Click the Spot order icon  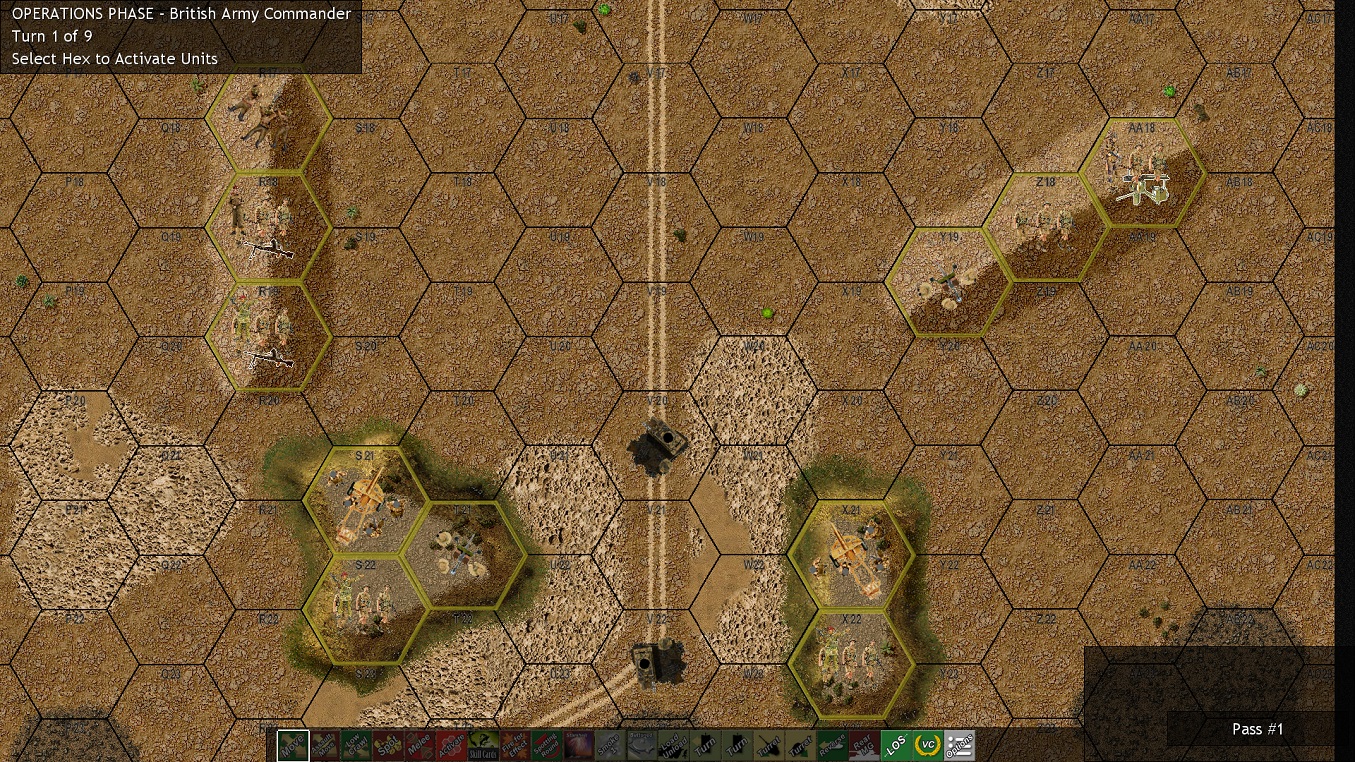[x=389, y=745]
